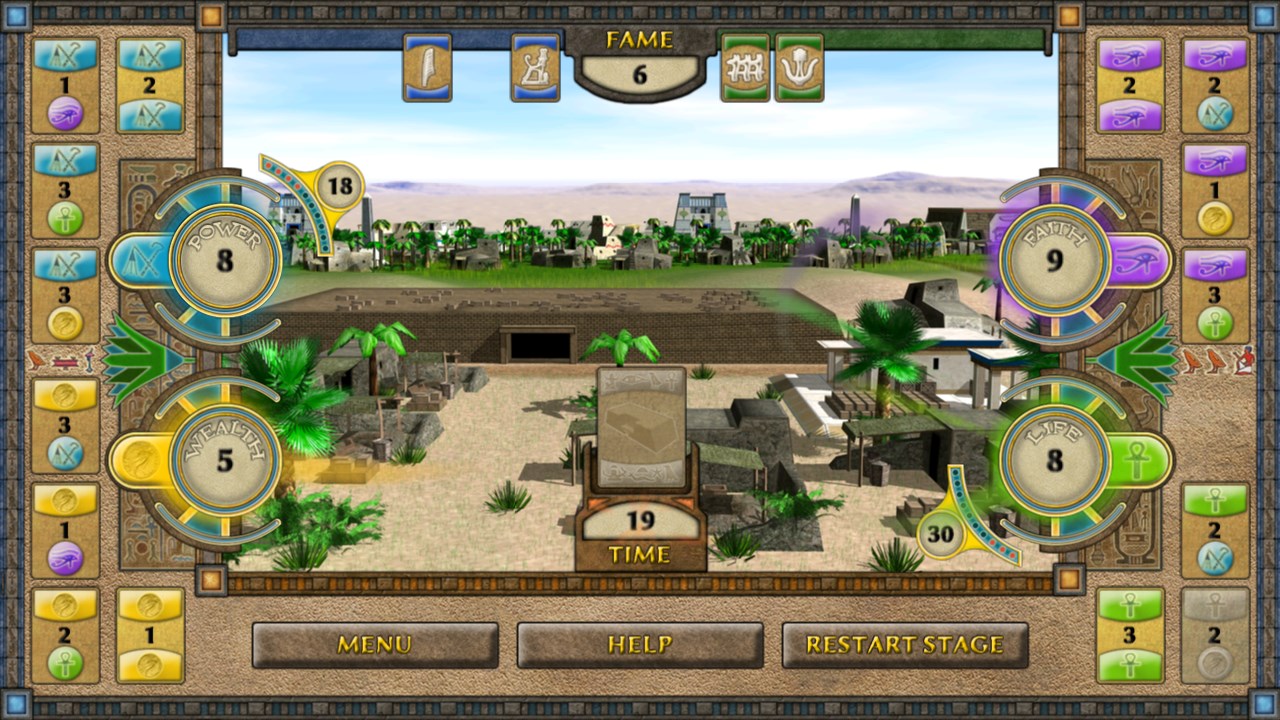Play the power card costing one eye token
The image size is (1280, 720).
(65, 85)
